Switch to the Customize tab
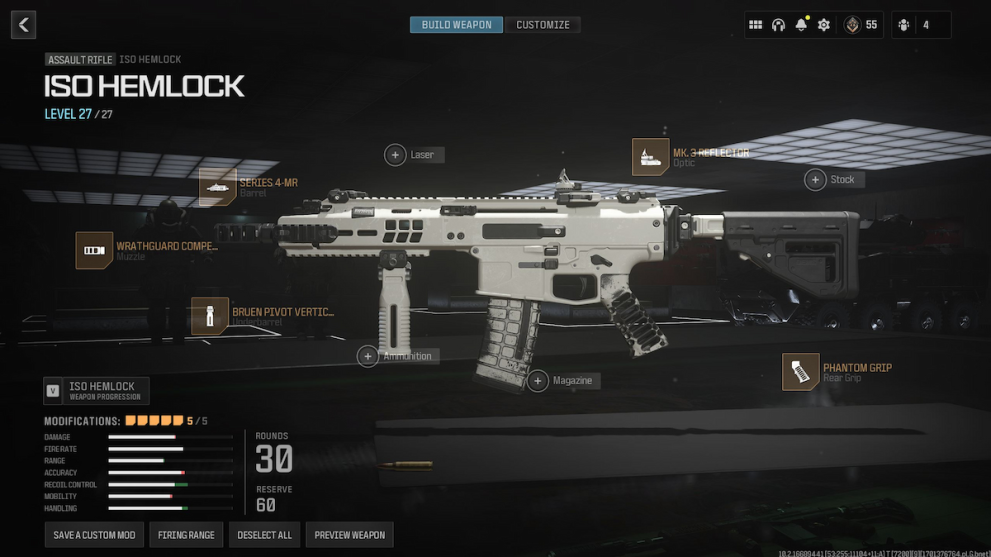Image resolution: width=991 pixels, height=557 pixels. tap(543, 25)
